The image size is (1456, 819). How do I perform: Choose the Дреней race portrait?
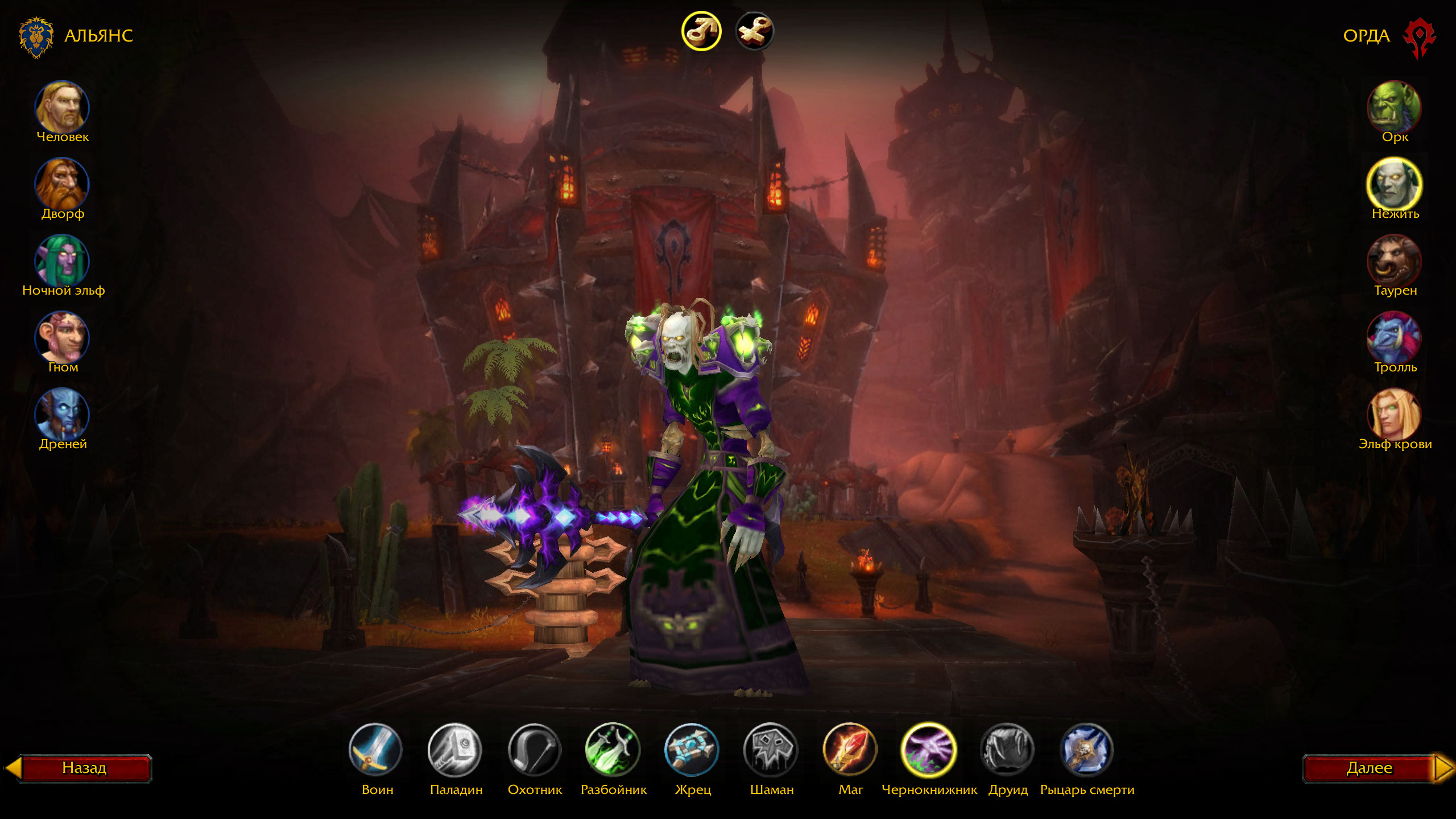pos(62,414)
